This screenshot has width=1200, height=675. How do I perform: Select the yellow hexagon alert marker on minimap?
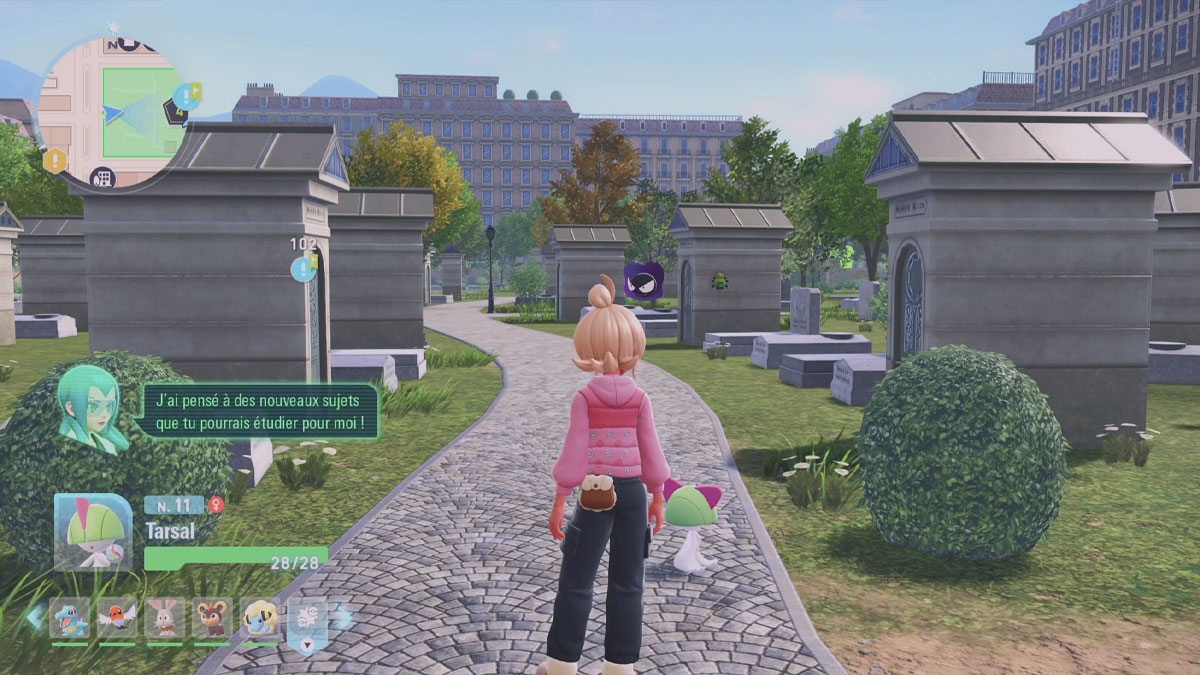coord(54,159)
